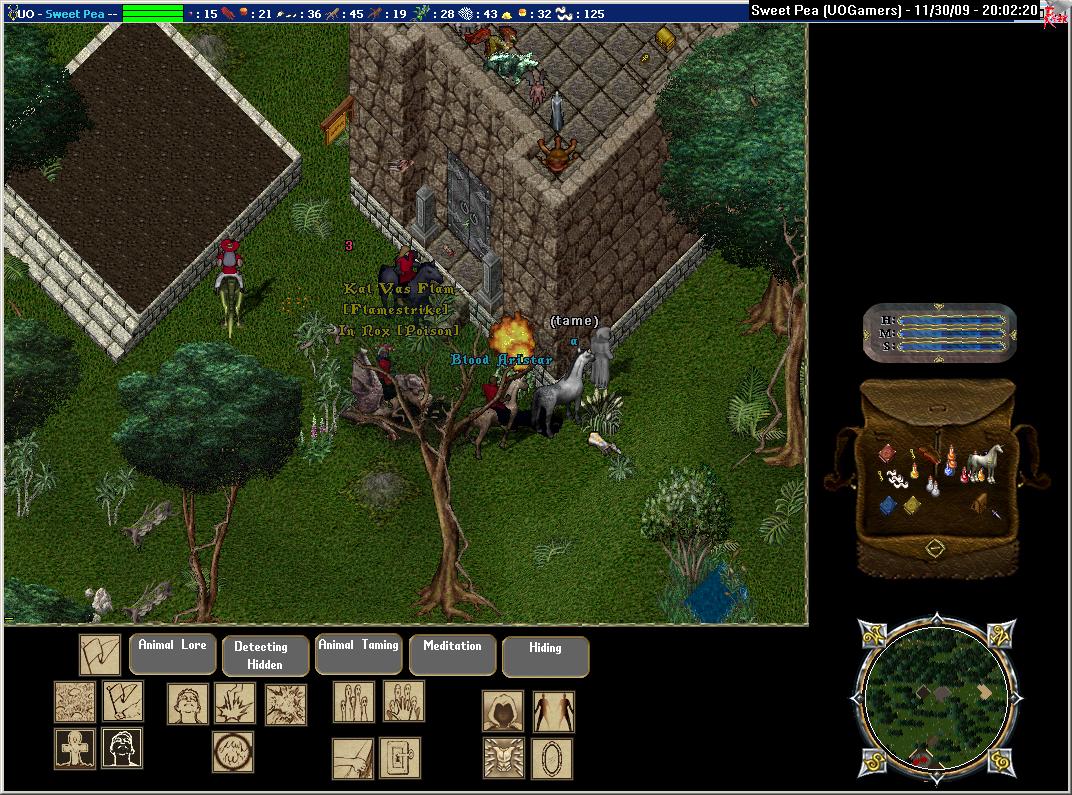Select the lock and key spell icon

[x=400, y=758]
